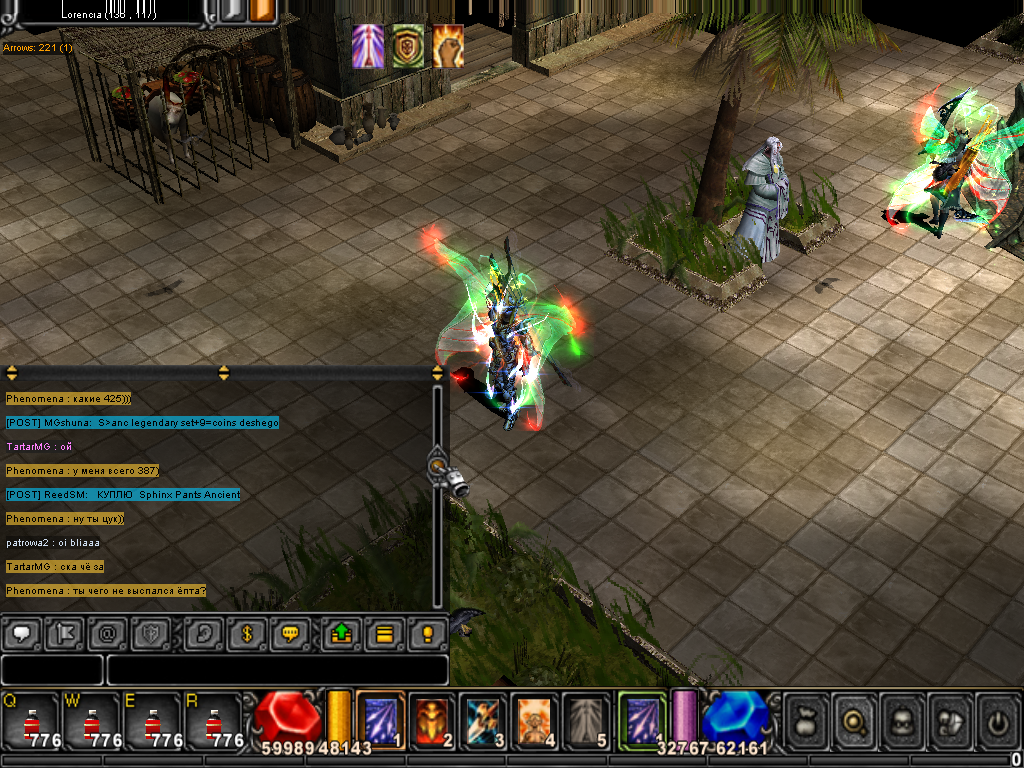Use the potion in the Q slot
Image resolution: width=1024 pixels, height=768 pixels.
click(31, 720)
